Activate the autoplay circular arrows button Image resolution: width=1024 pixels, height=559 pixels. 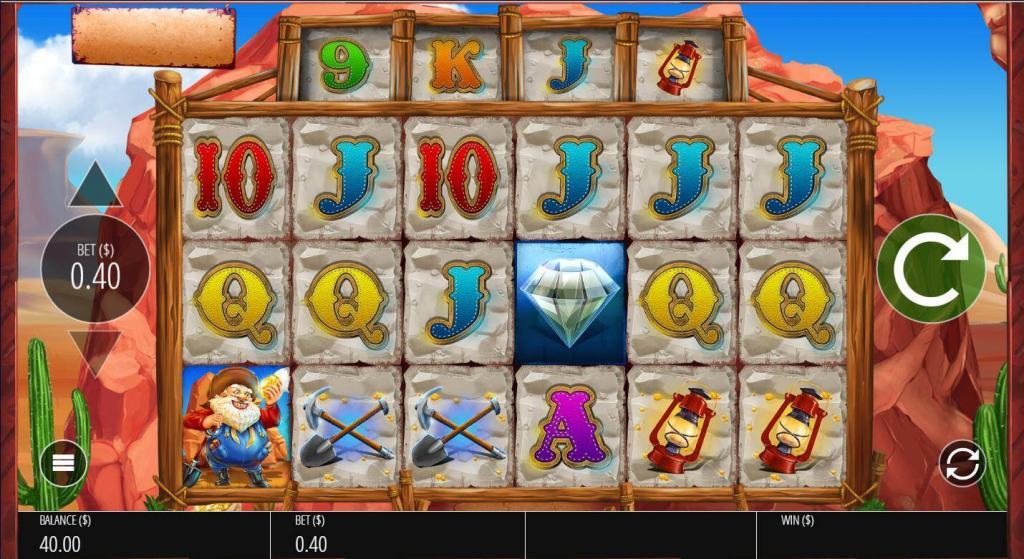962,463
